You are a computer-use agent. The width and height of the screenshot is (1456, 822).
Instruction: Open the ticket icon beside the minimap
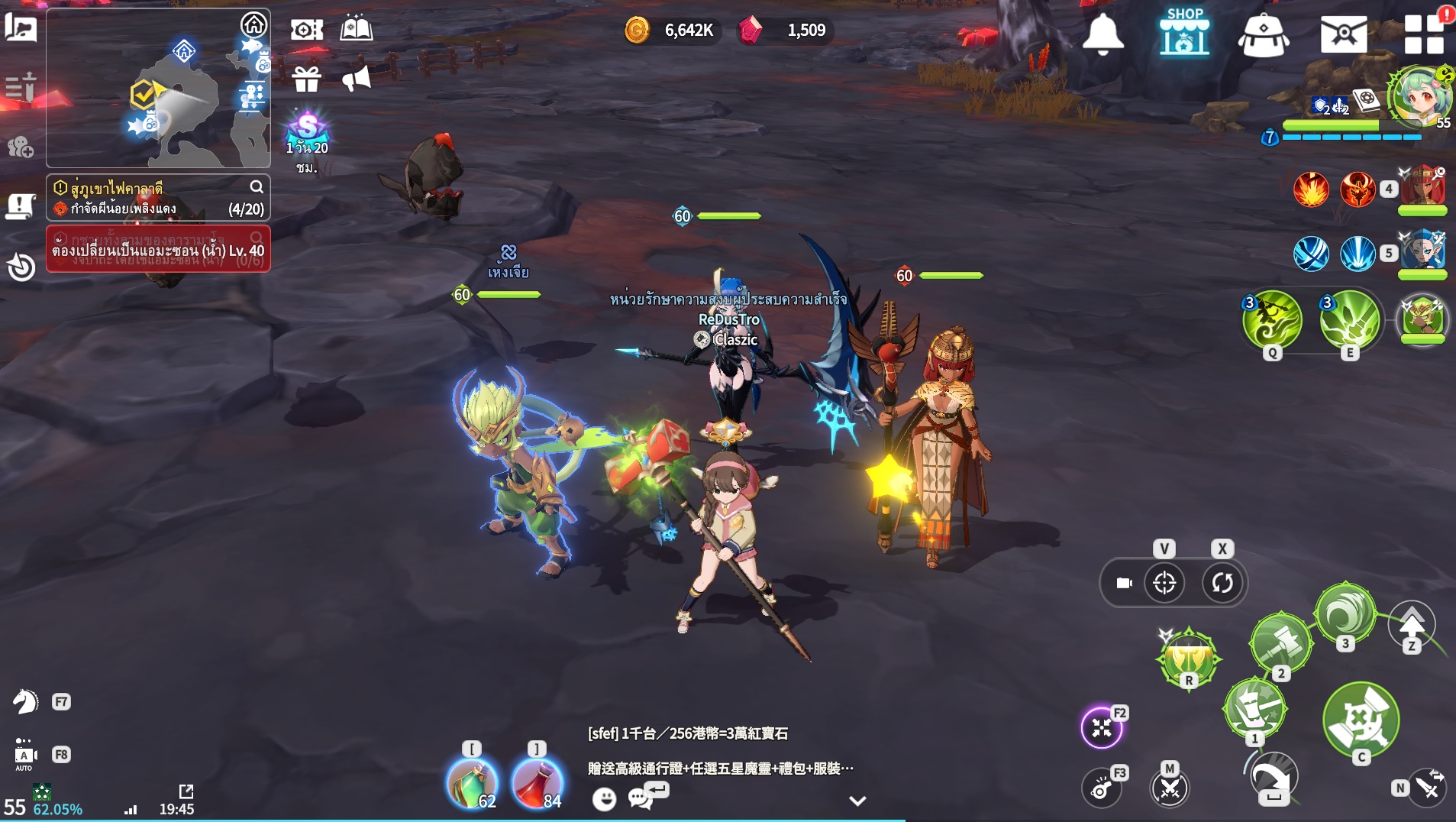[306, 30]
